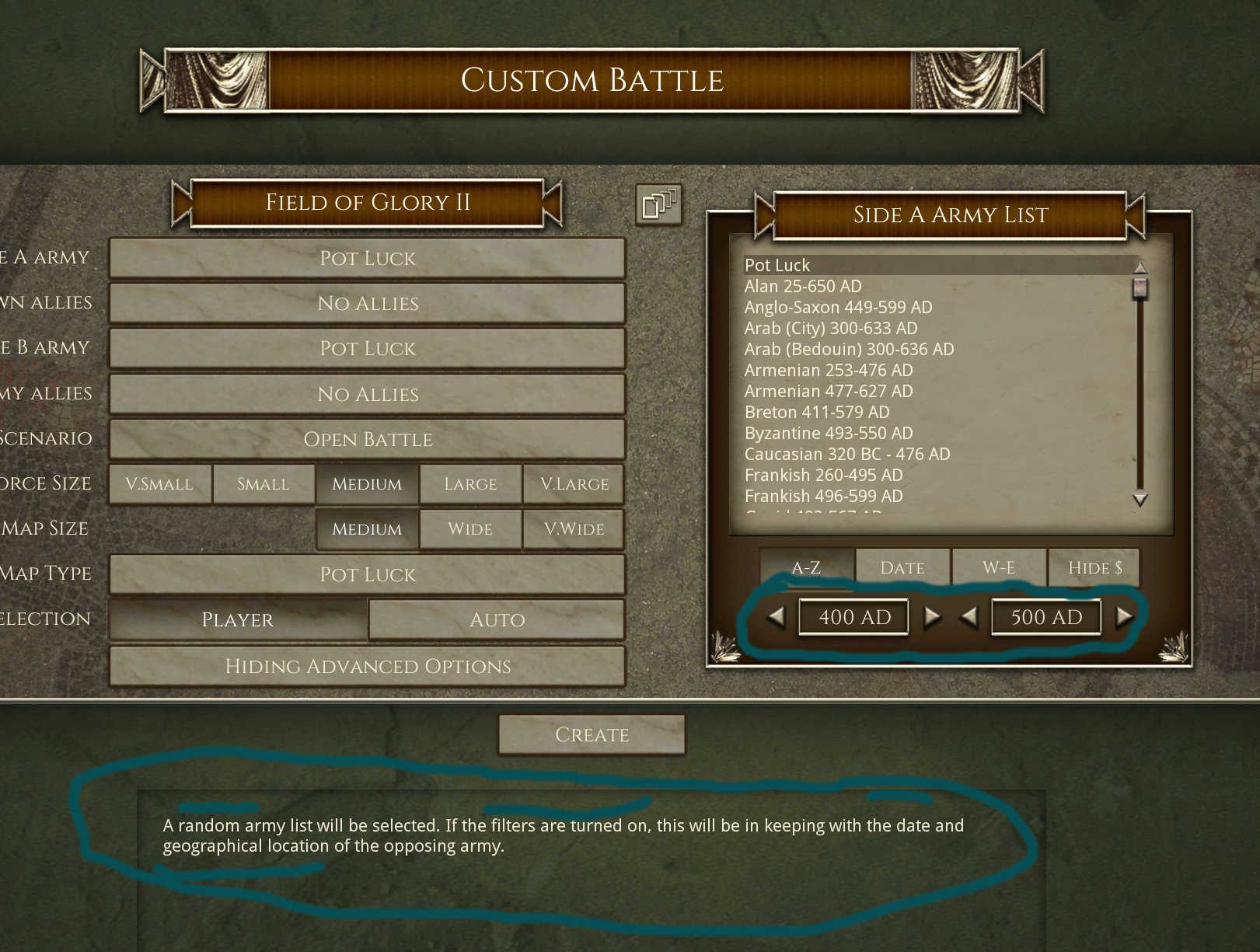Select V.Small force size
Viewport: 1260px width, 952px height.
159,484
